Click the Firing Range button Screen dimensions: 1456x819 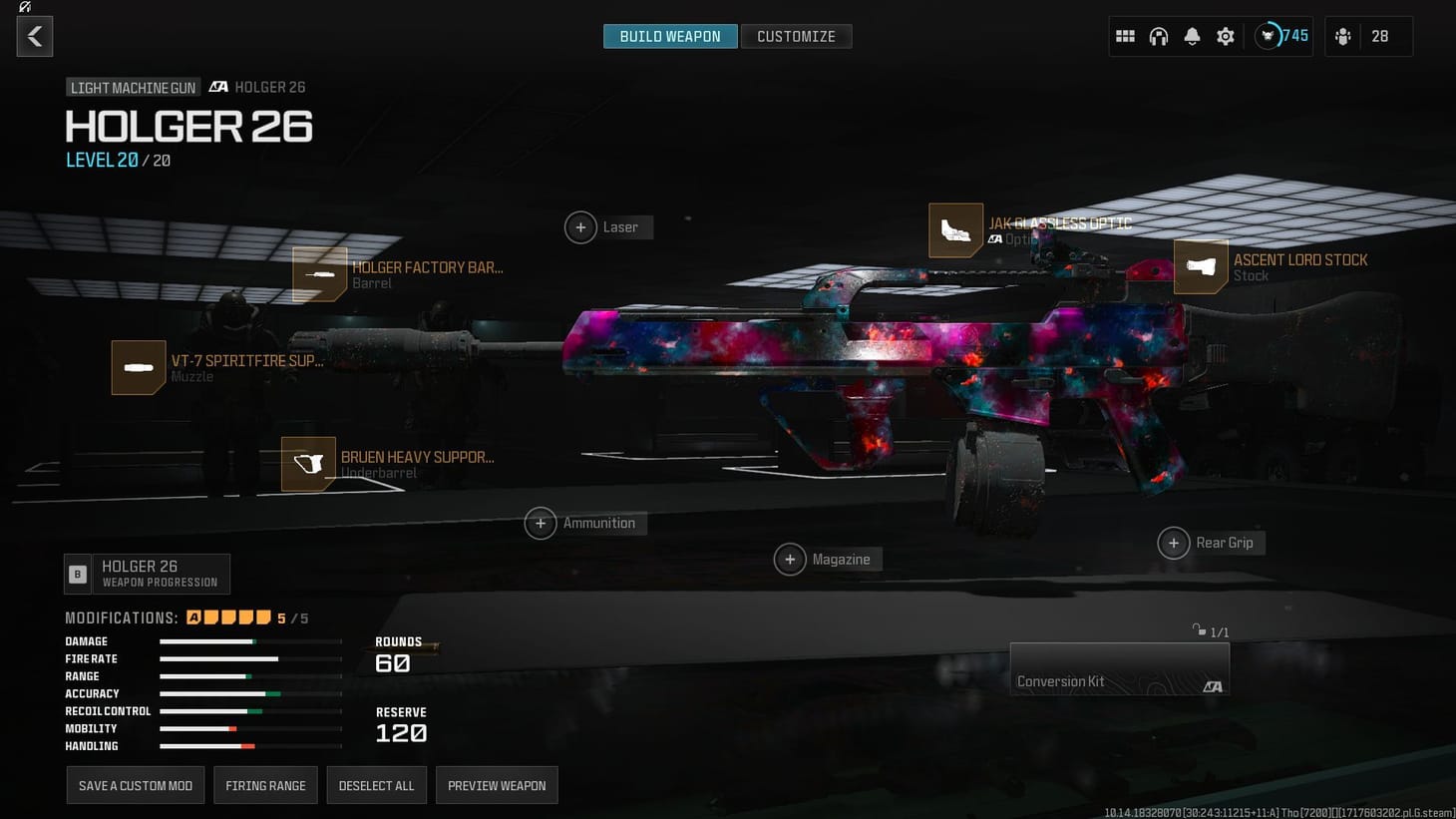pos(265,785)
